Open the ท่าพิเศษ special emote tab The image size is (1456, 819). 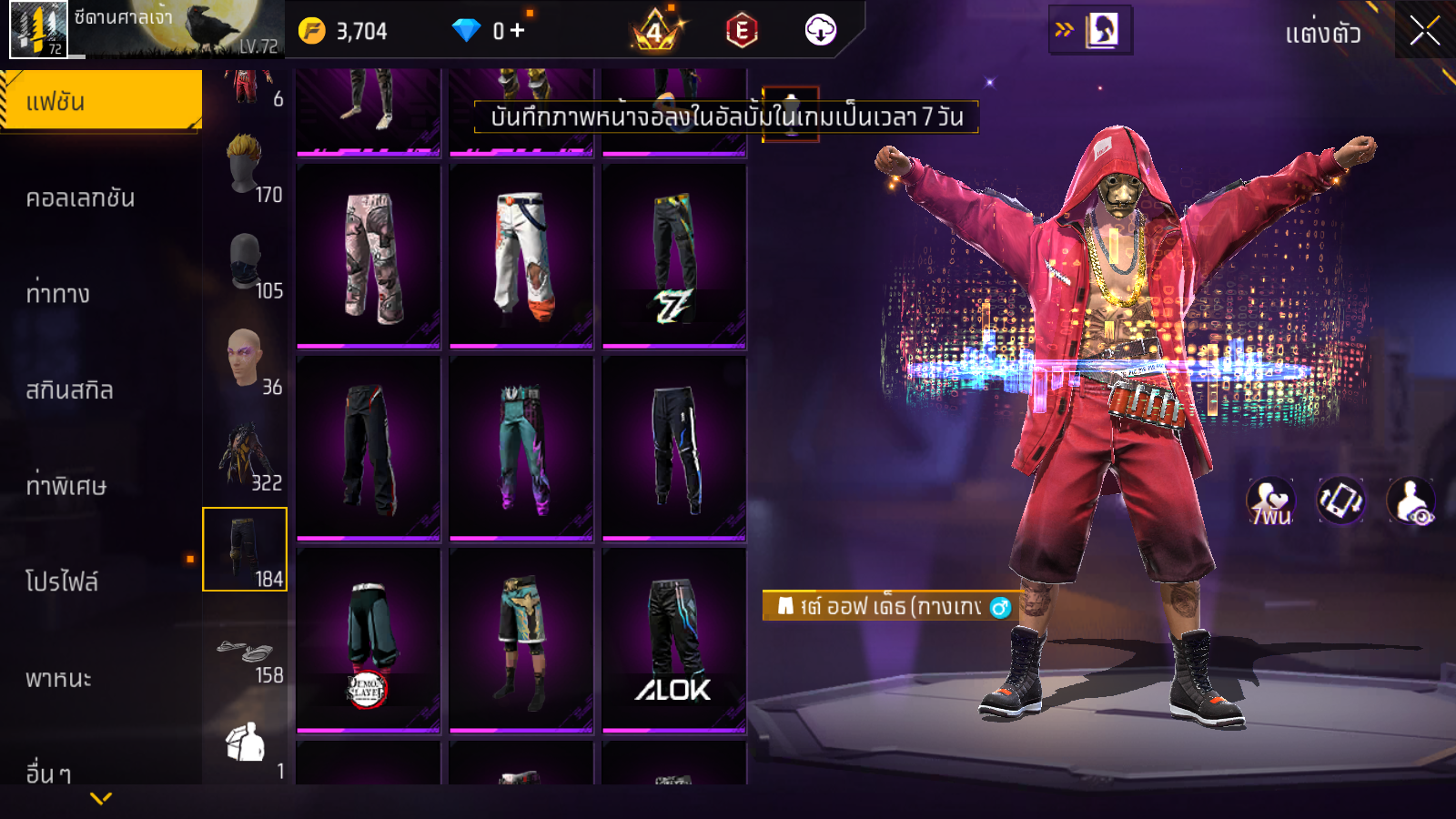coord(66,486)
